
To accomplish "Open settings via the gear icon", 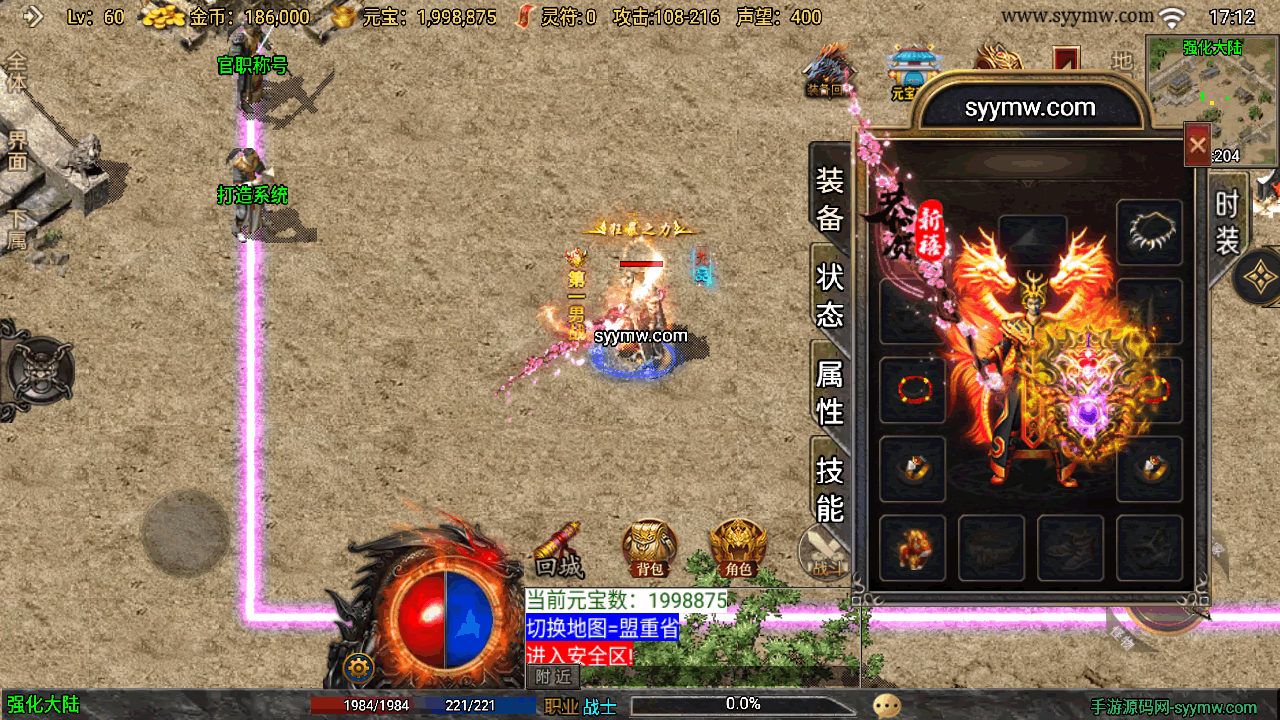I will pos(358,667).
